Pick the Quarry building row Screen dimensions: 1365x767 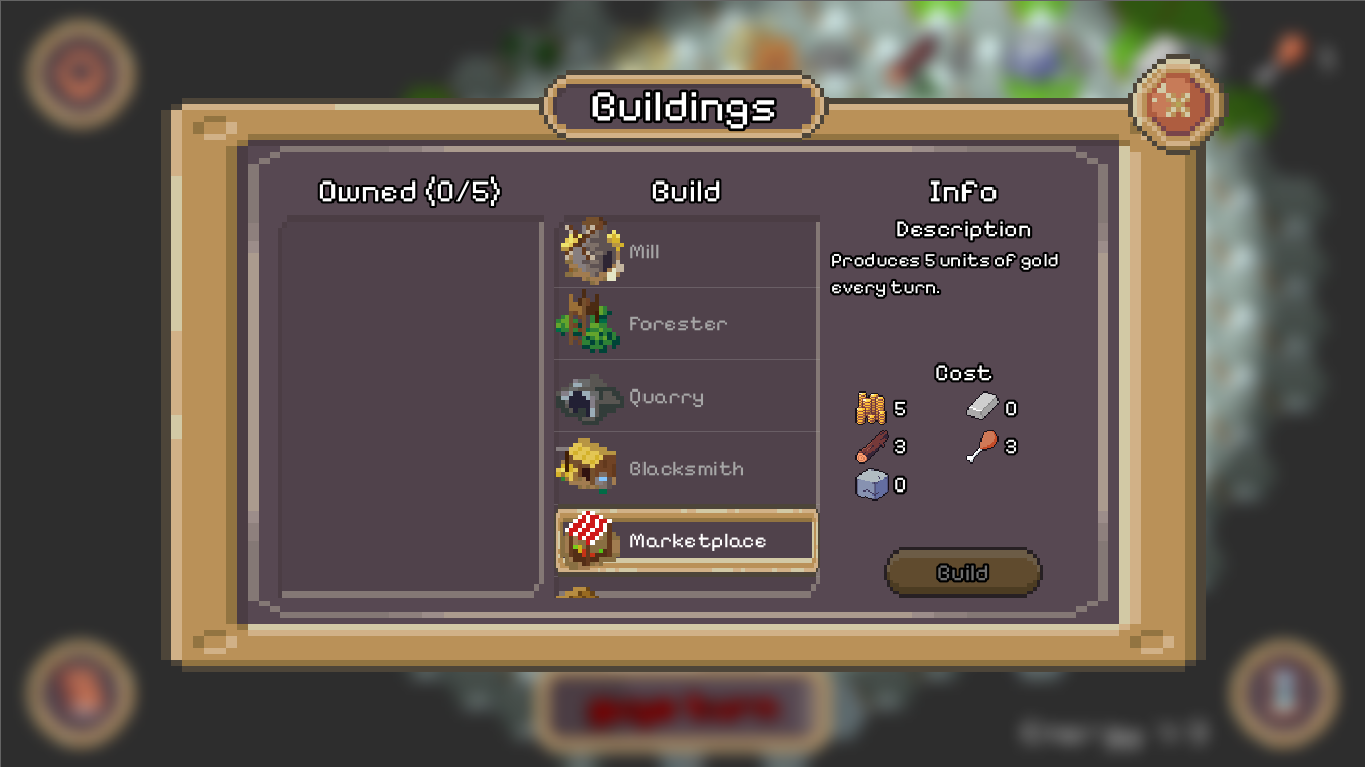687,397
